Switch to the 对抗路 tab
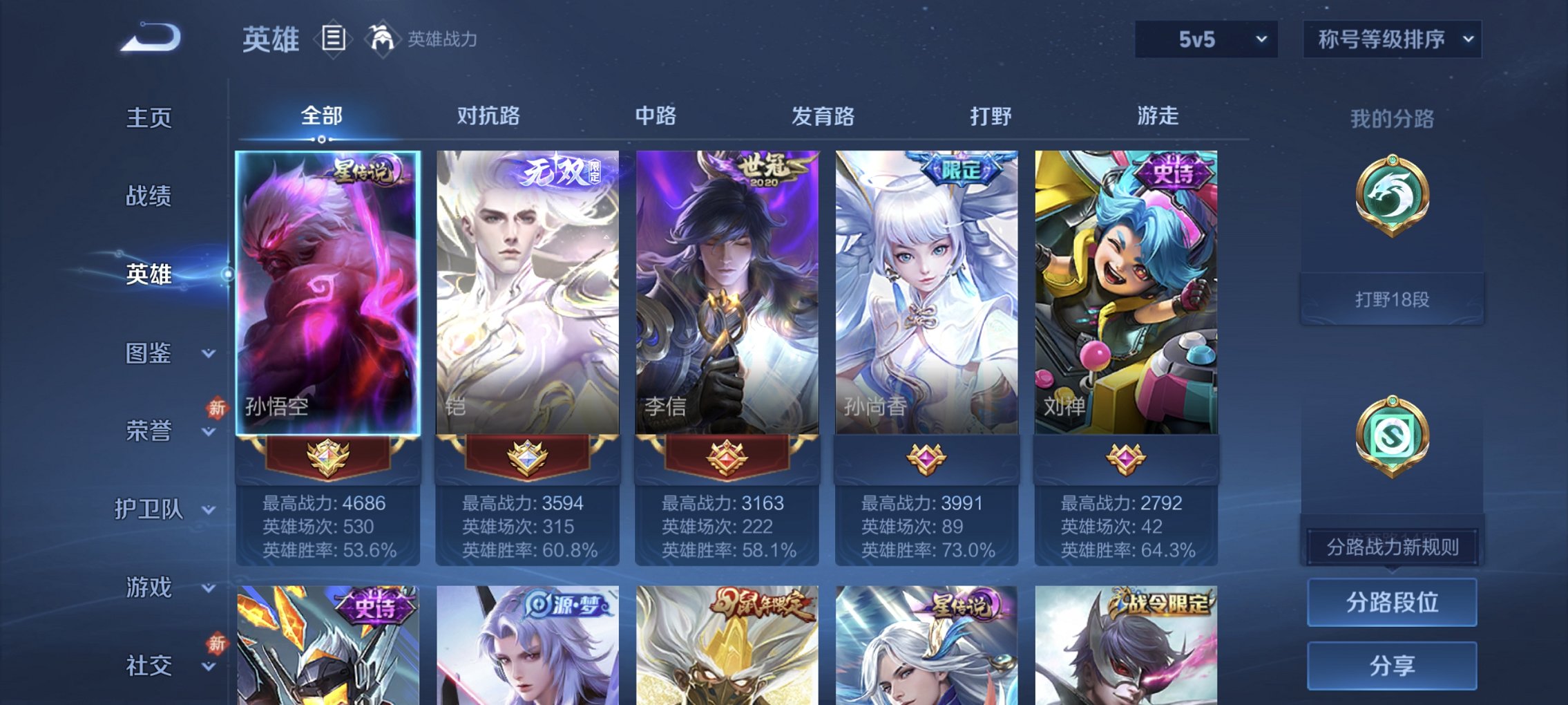 click(x=489, y=117)
